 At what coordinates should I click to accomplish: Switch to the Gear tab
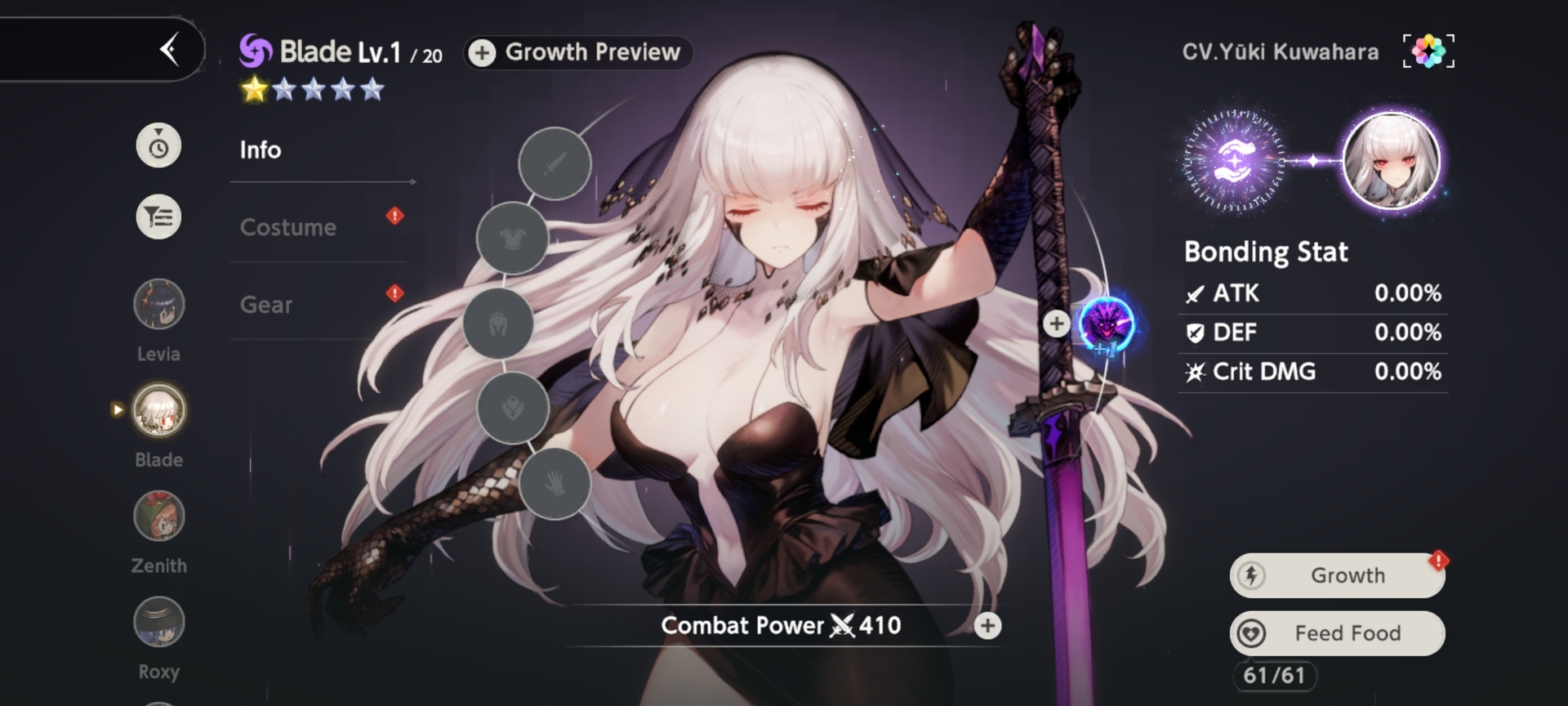[266, 305]
